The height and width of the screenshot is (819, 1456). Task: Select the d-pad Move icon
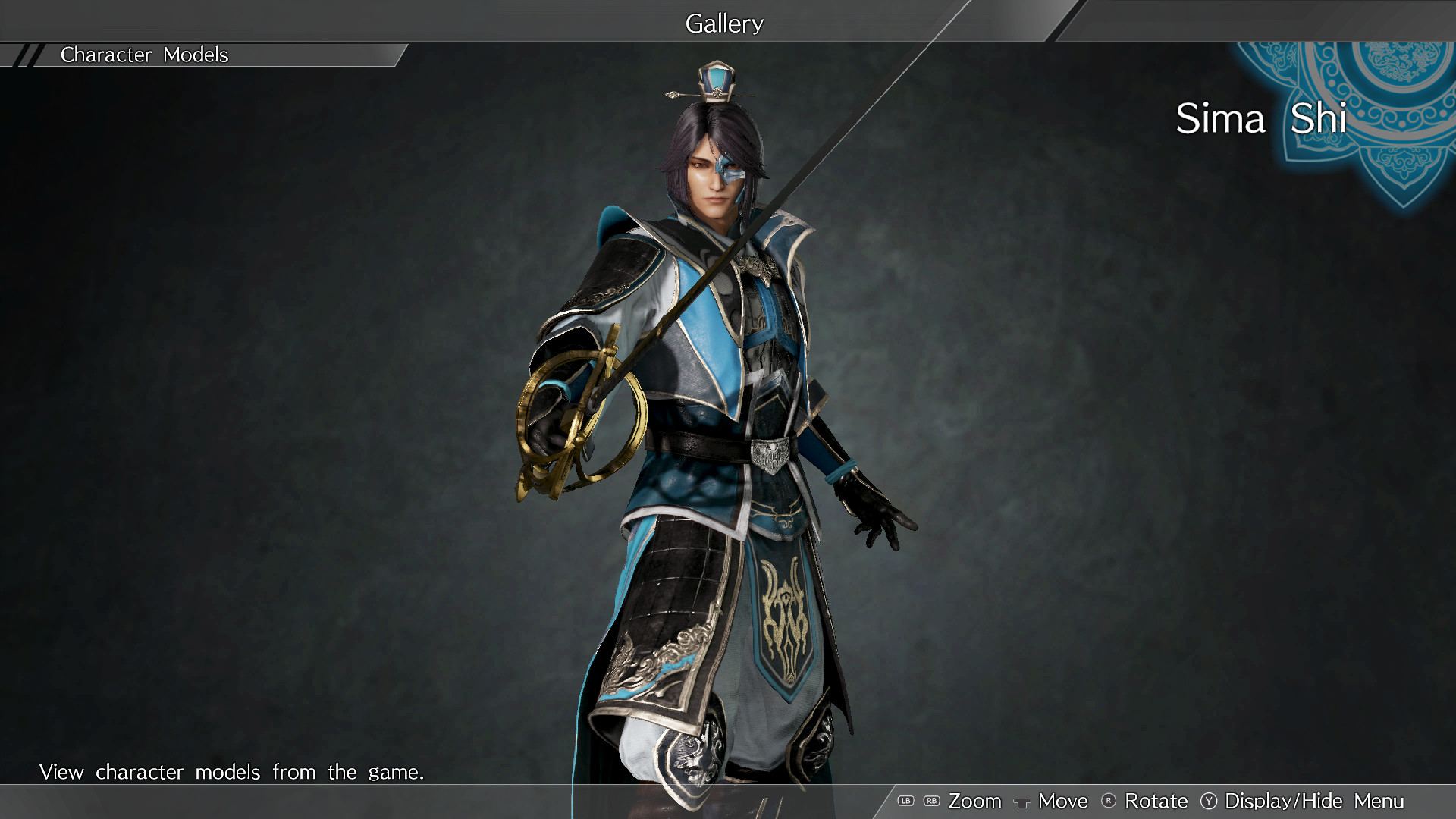(1022, 802)
